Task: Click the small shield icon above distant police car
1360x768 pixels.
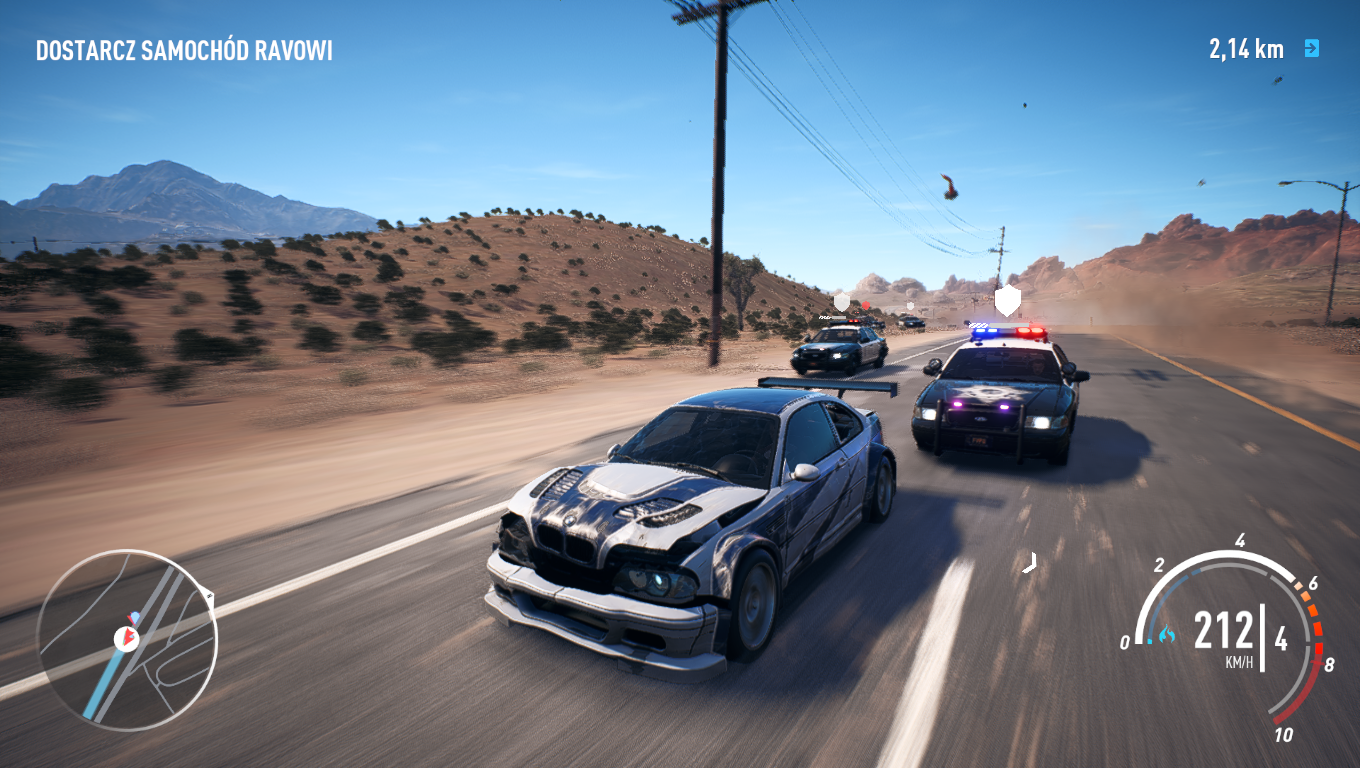Action: (910, 306)
